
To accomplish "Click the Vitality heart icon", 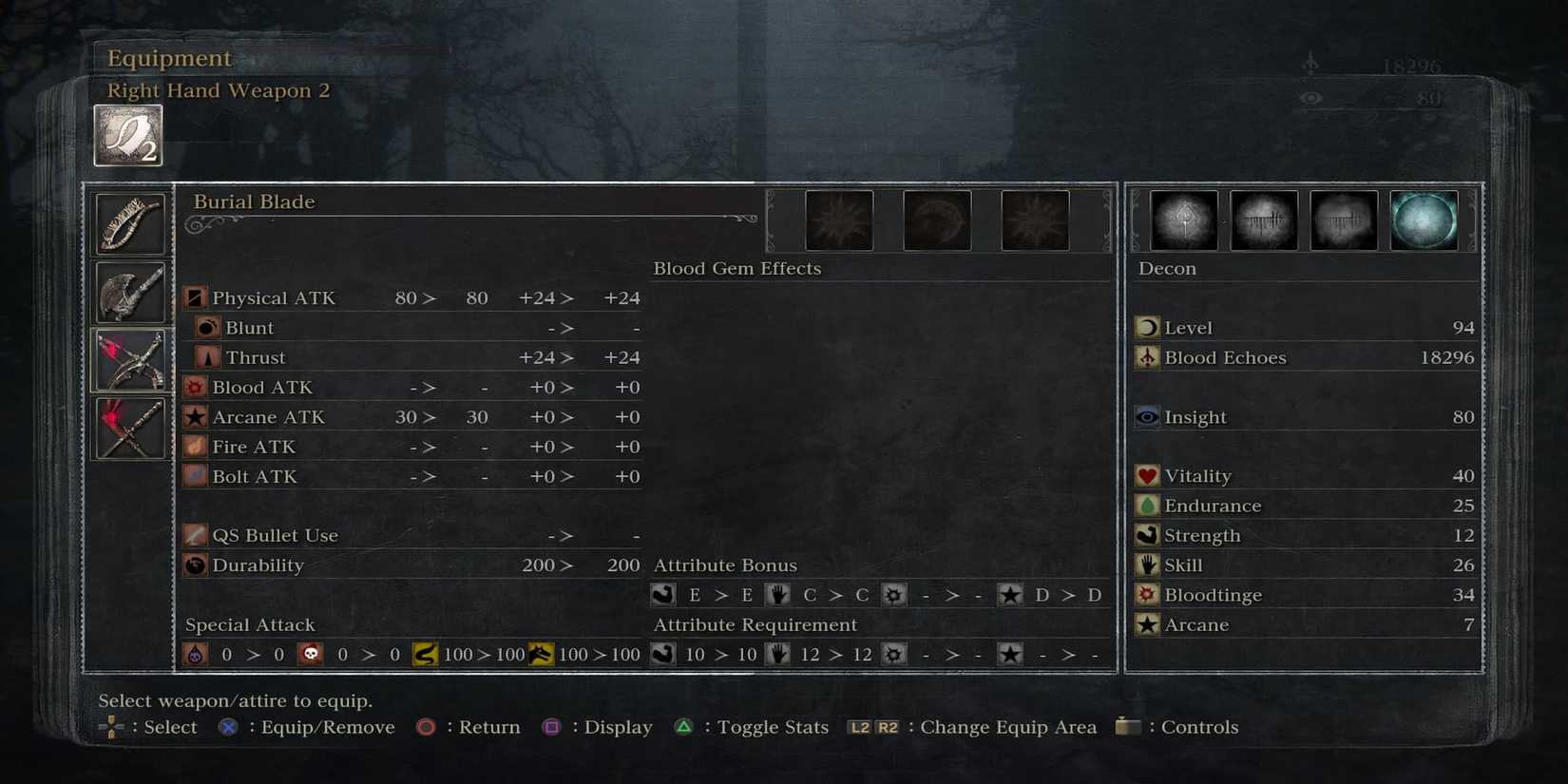I will (x=1146, y=475).
